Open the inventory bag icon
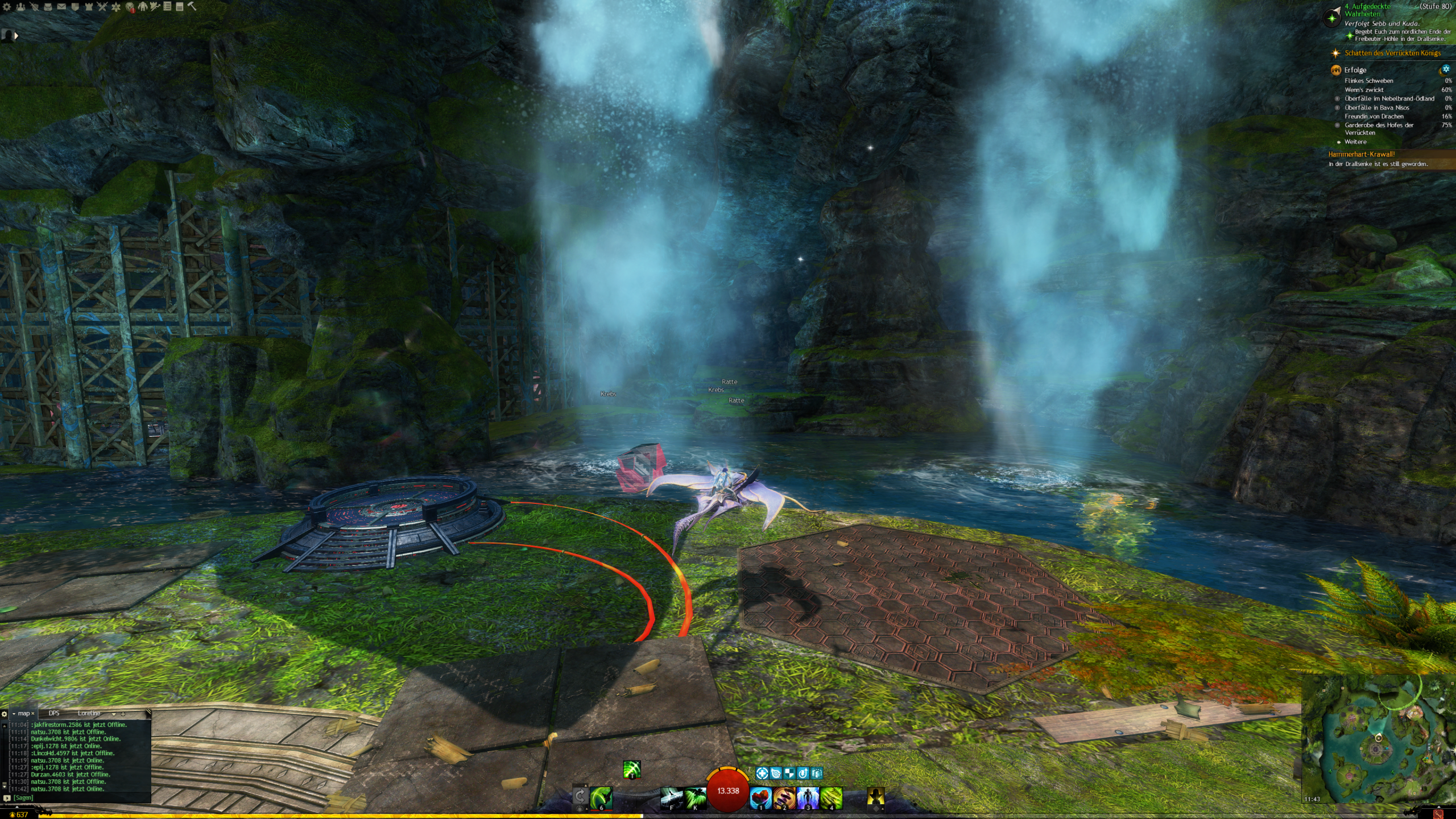 point(48,7)
